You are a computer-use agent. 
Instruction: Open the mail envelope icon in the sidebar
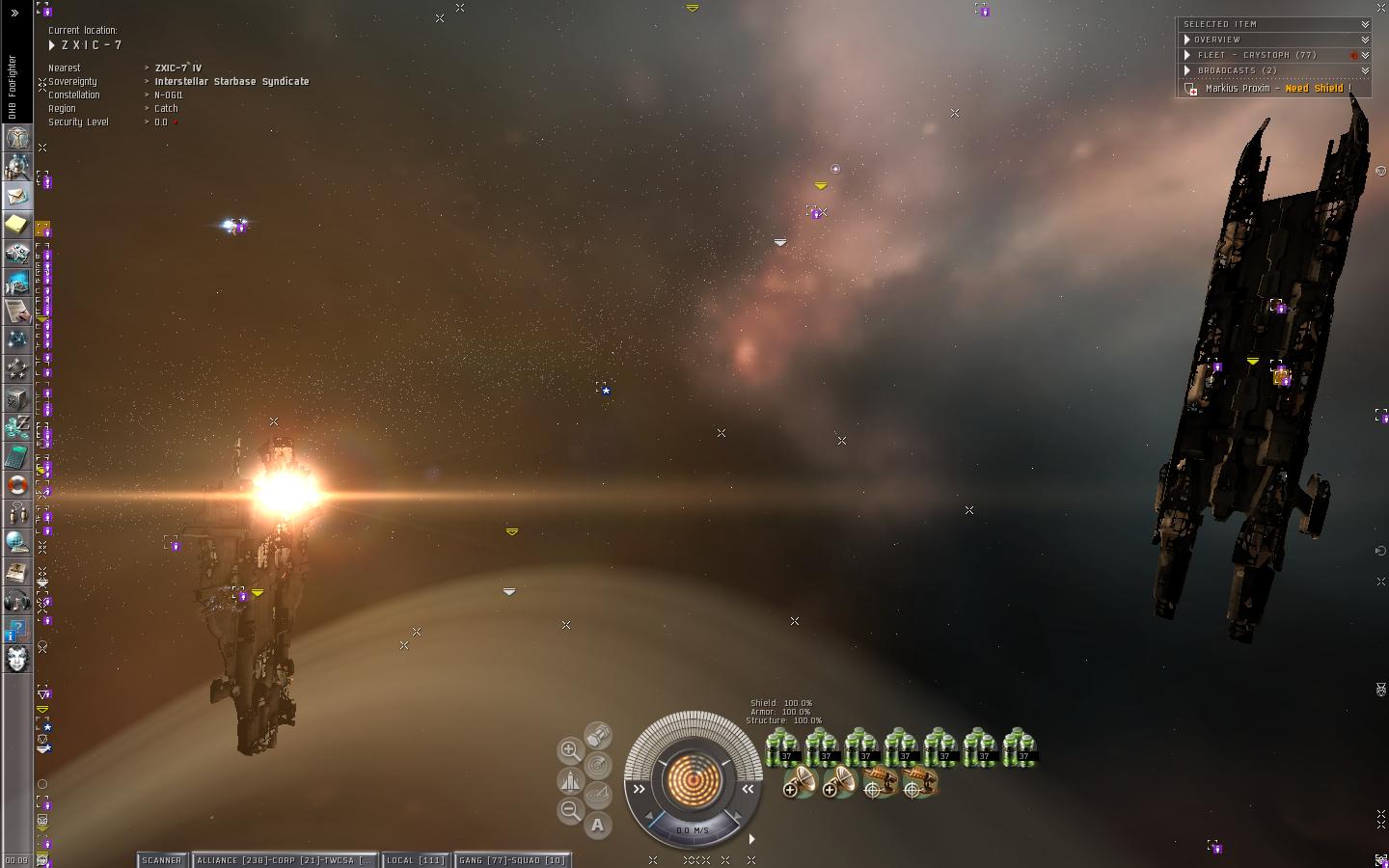tap(16, 196)
